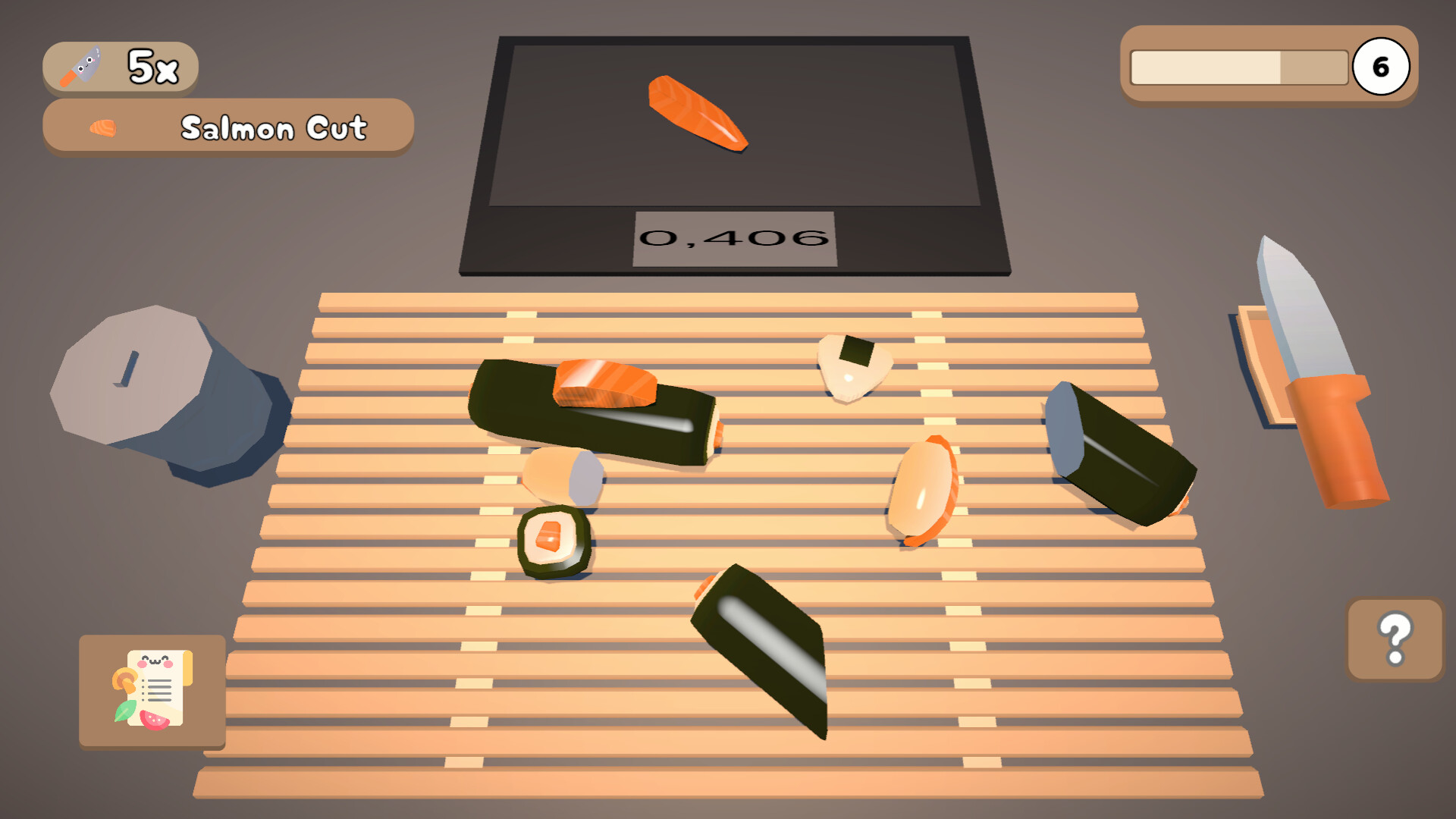Click the help question mark icon
This screenshot has width=1456, height=819.
click(1394, 641)
